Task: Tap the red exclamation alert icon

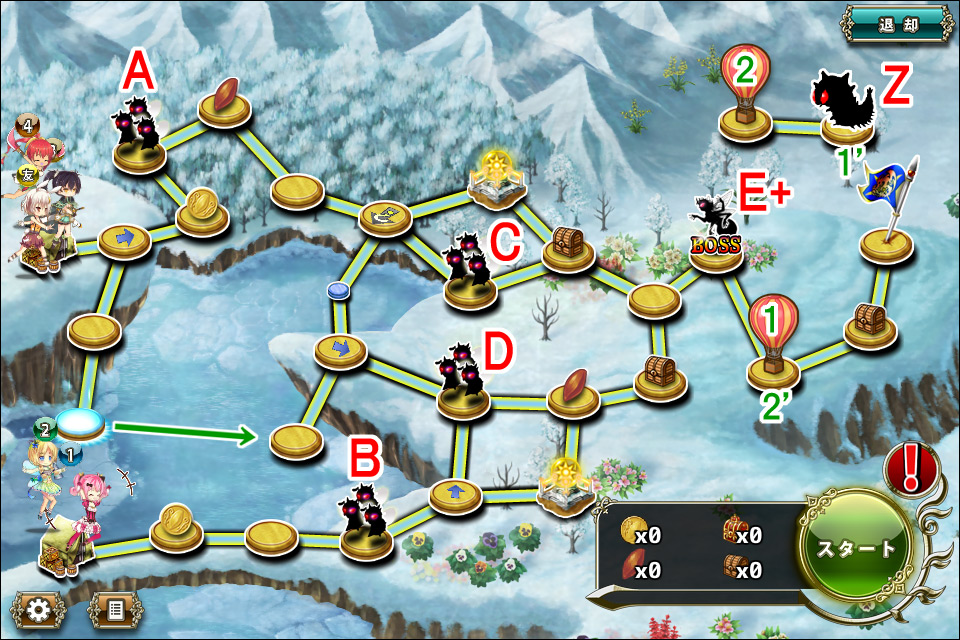Action: point(912,468)
